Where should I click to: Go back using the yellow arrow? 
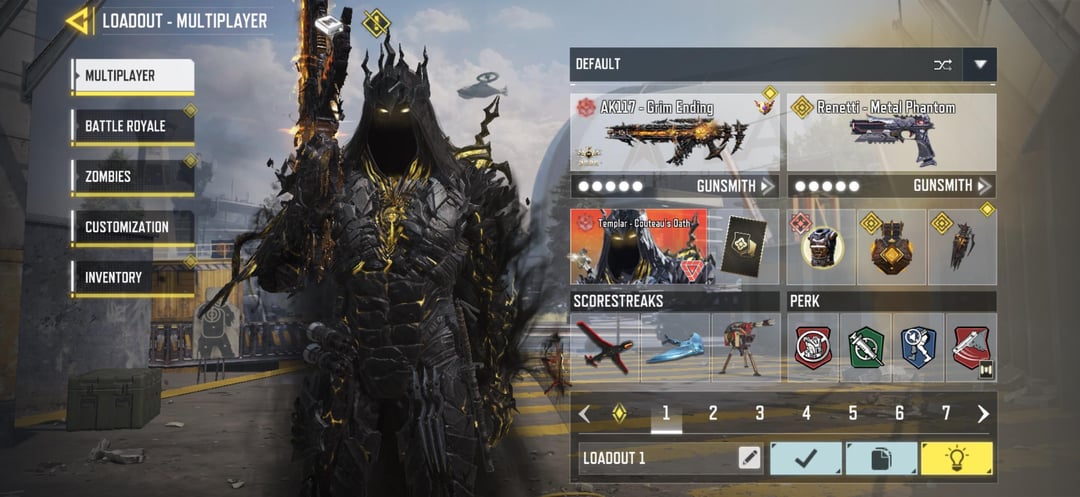[x=78, y=21]
